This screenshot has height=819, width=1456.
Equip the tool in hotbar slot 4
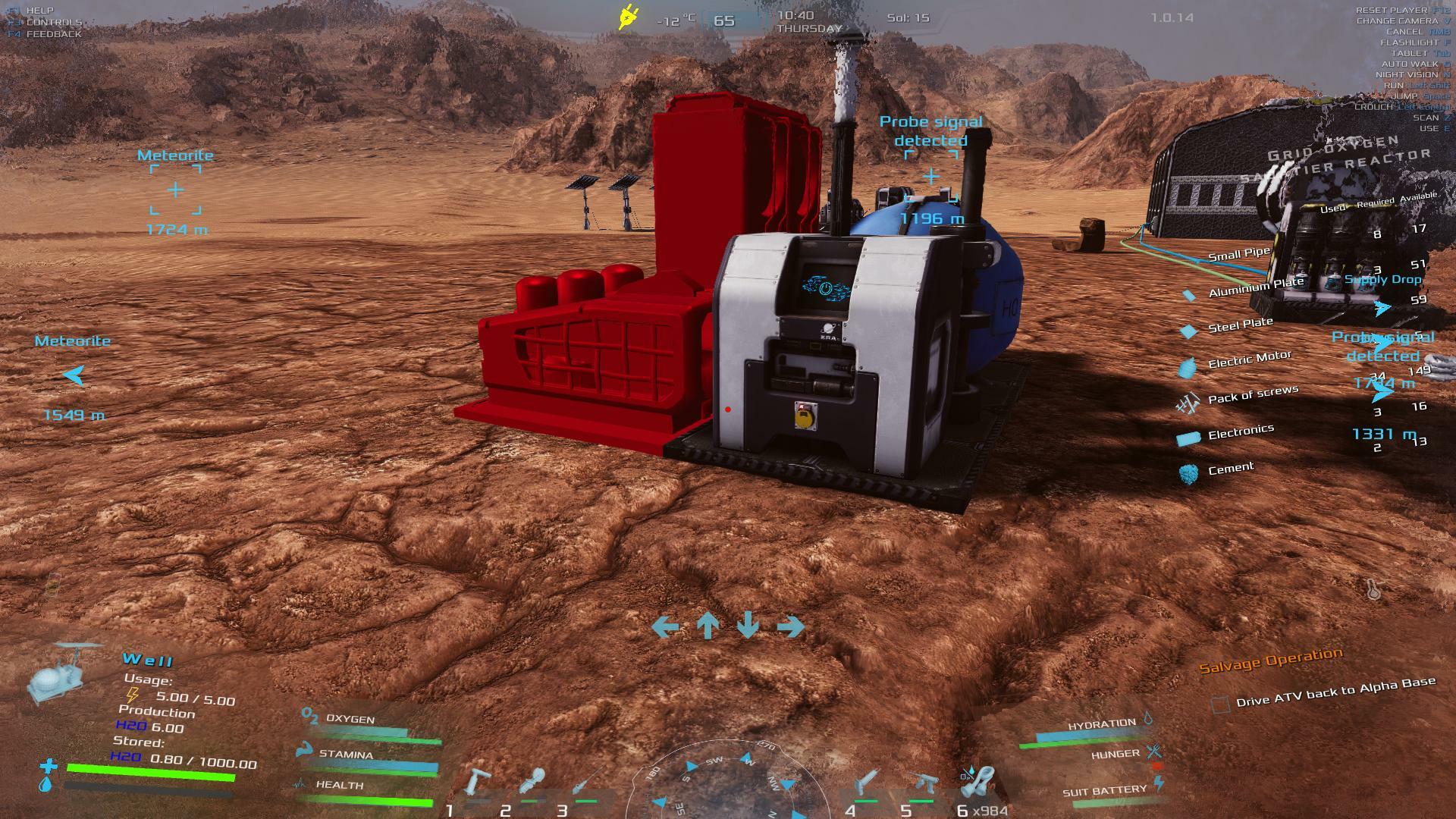coord(866,783)
